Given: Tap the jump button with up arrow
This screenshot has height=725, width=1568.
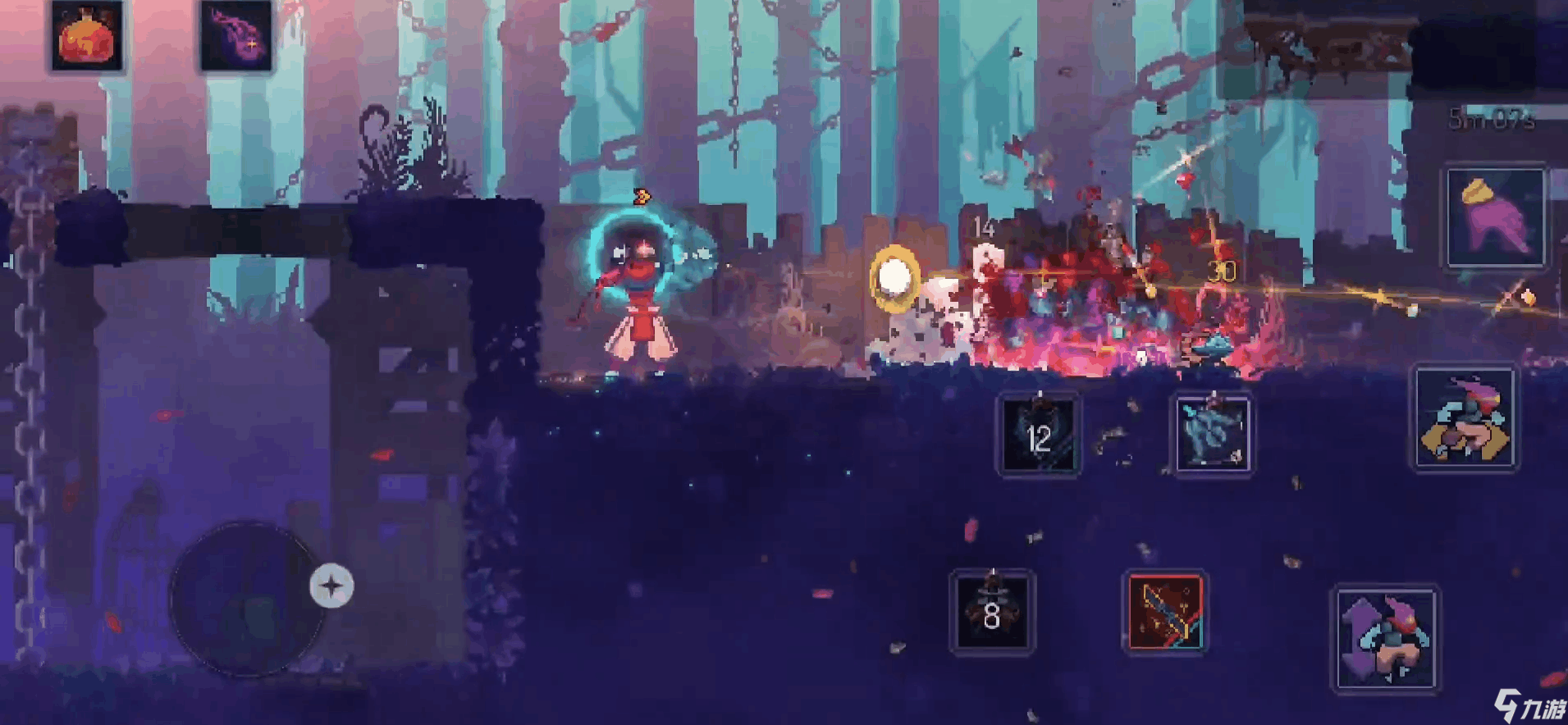Looking at the screenshot, I should point(1386,639).
